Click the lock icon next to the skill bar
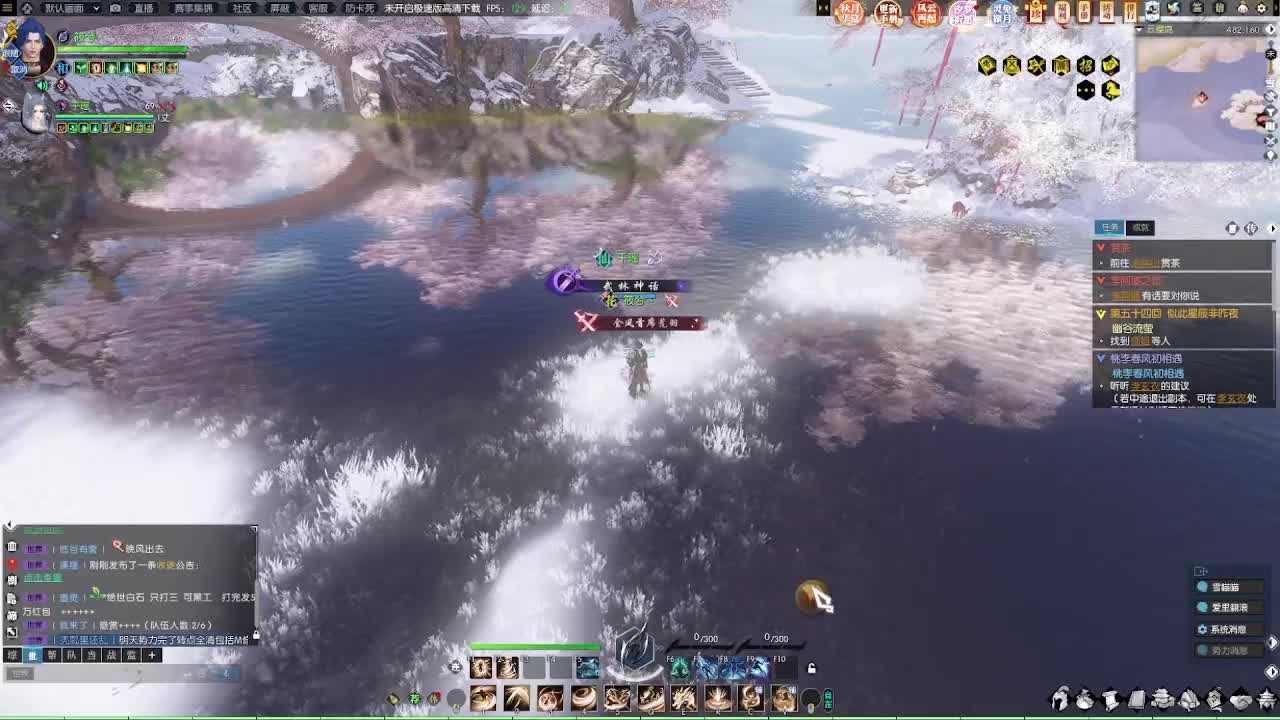 point(811,669)
